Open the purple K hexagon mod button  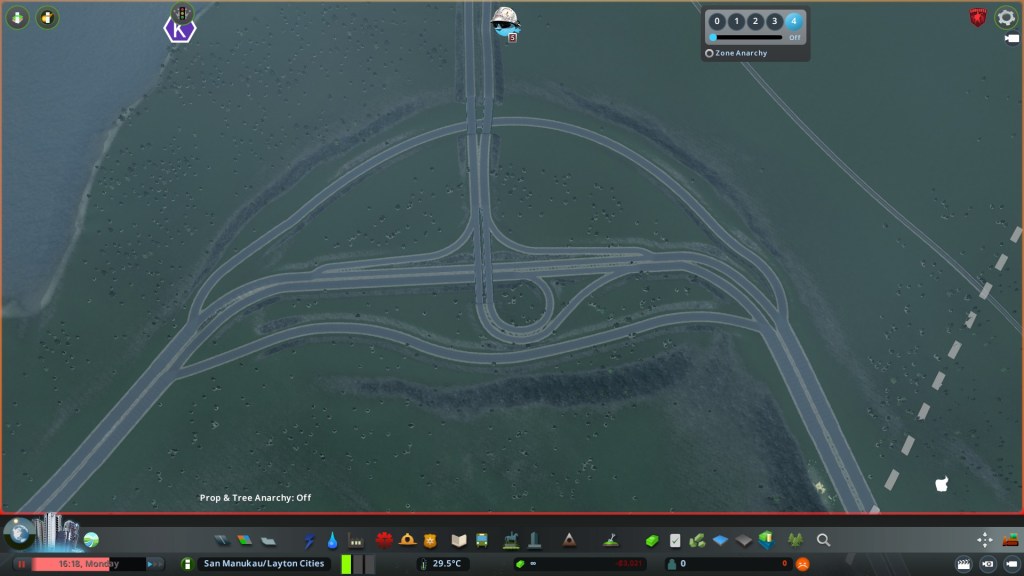pos(180,30)
